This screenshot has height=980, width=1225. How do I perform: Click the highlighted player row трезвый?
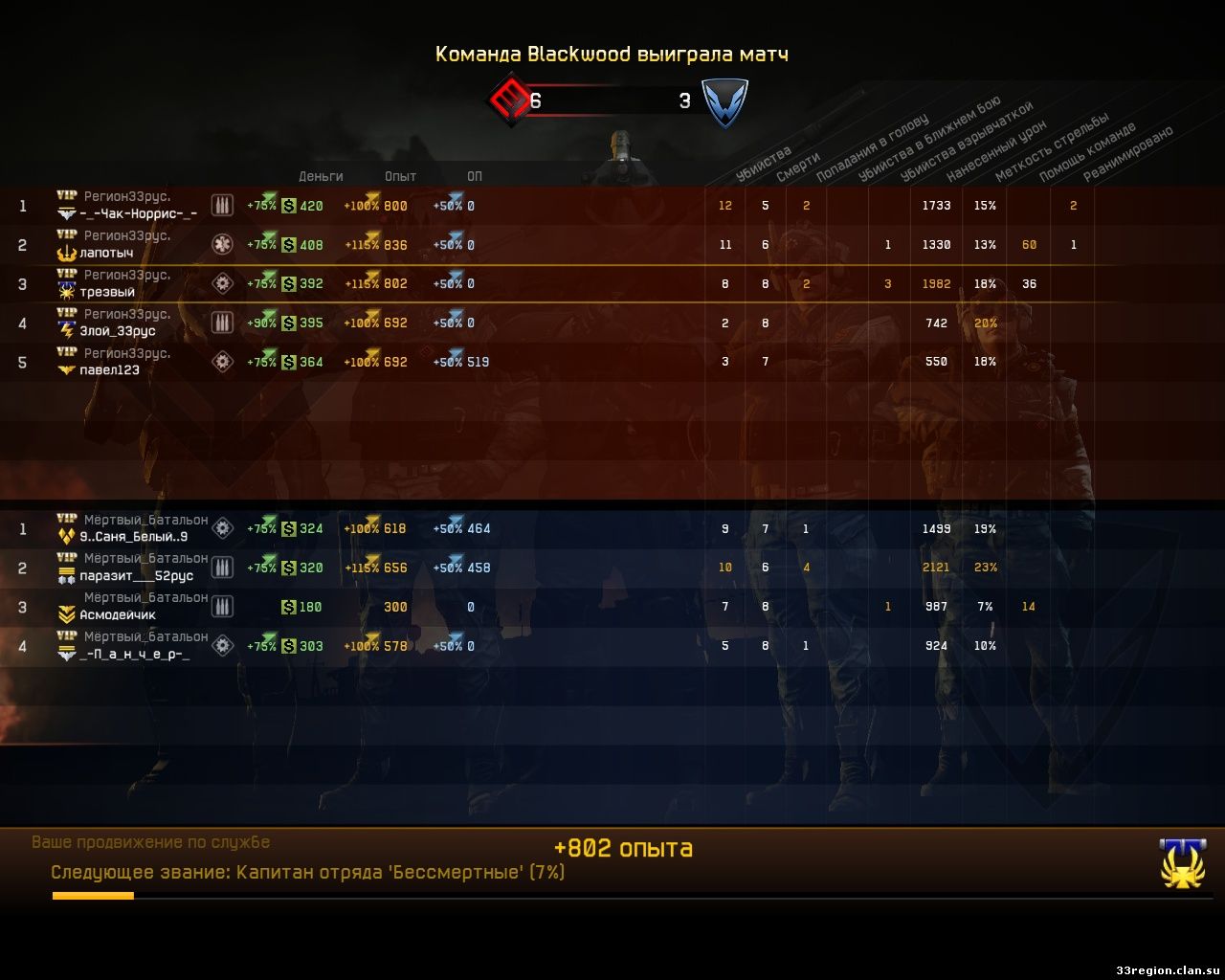click(x=107, y=293)
